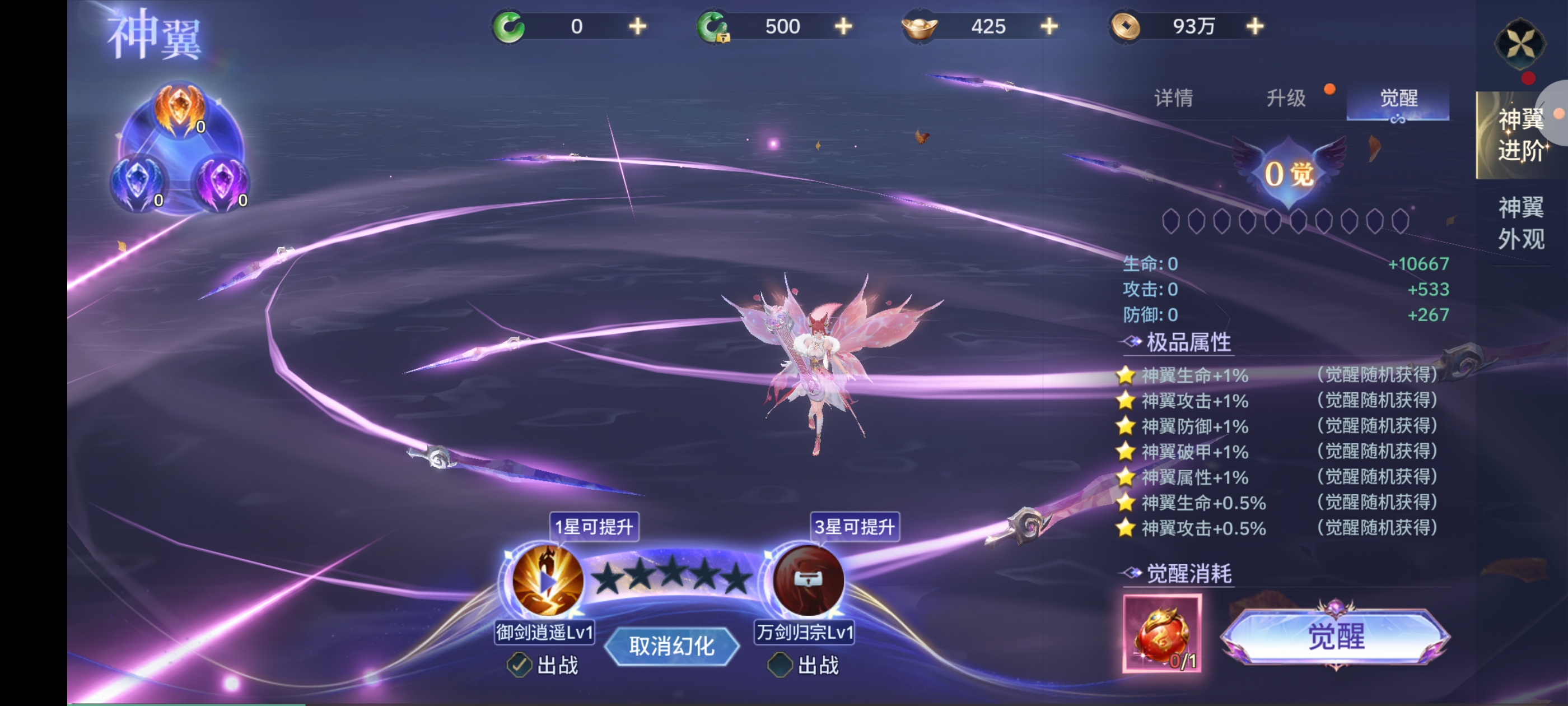Add more gold ingots
The height and width of the screenshot is (706, 1568).
[1049, 26]
